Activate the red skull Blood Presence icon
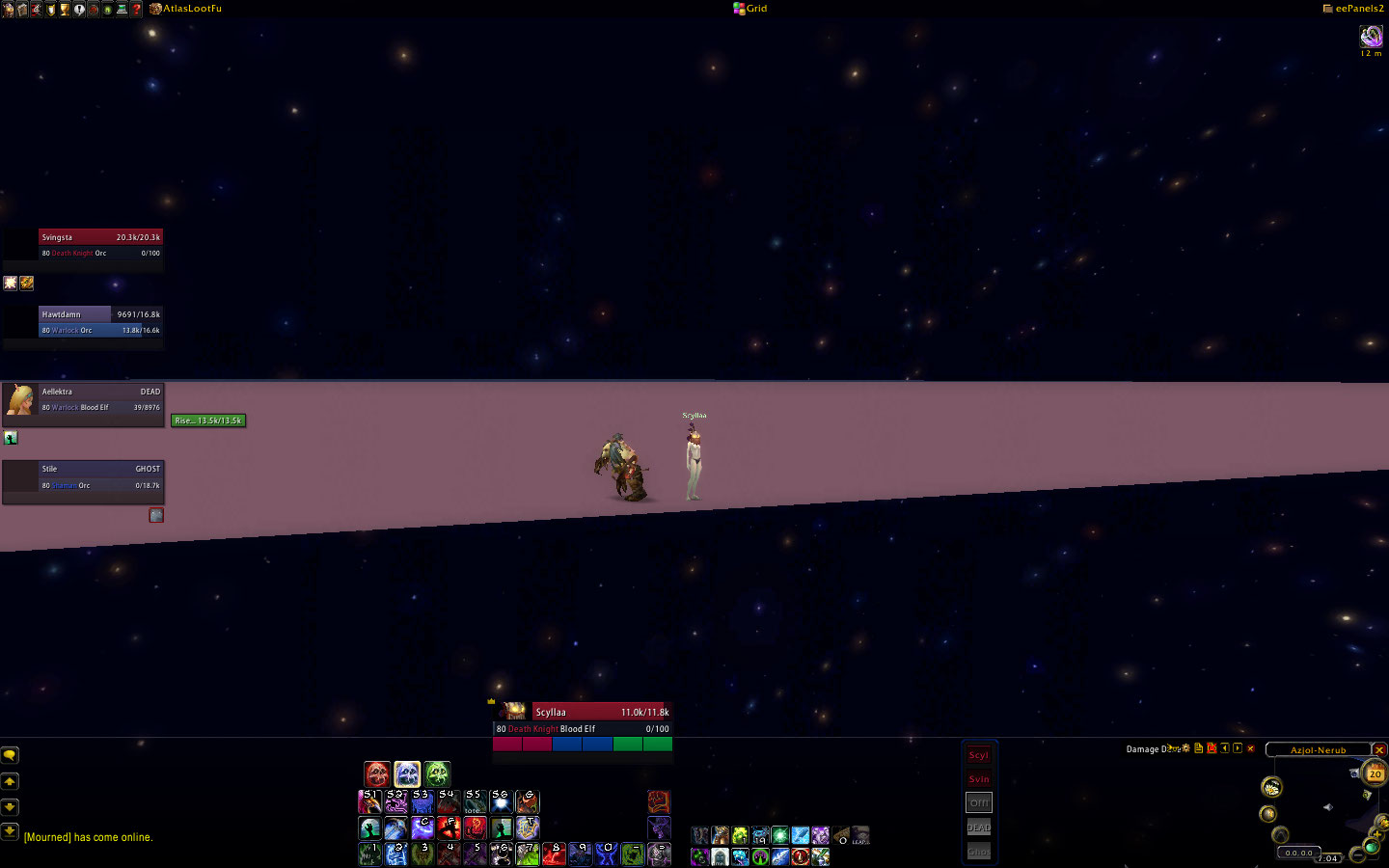1389x868 pixels. click(x=377, y=773)
